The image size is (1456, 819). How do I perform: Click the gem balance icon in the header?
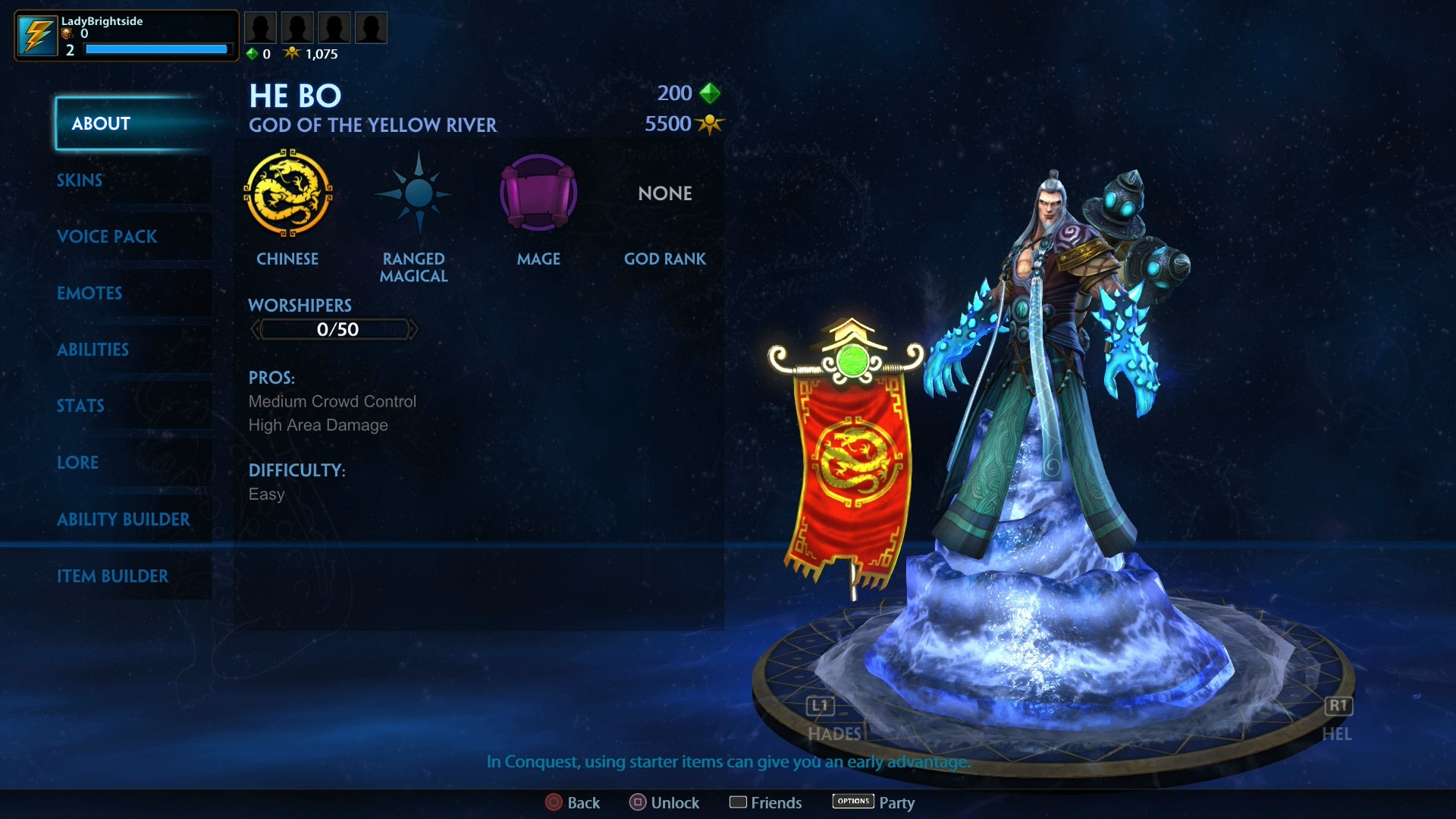pos(252,53)
